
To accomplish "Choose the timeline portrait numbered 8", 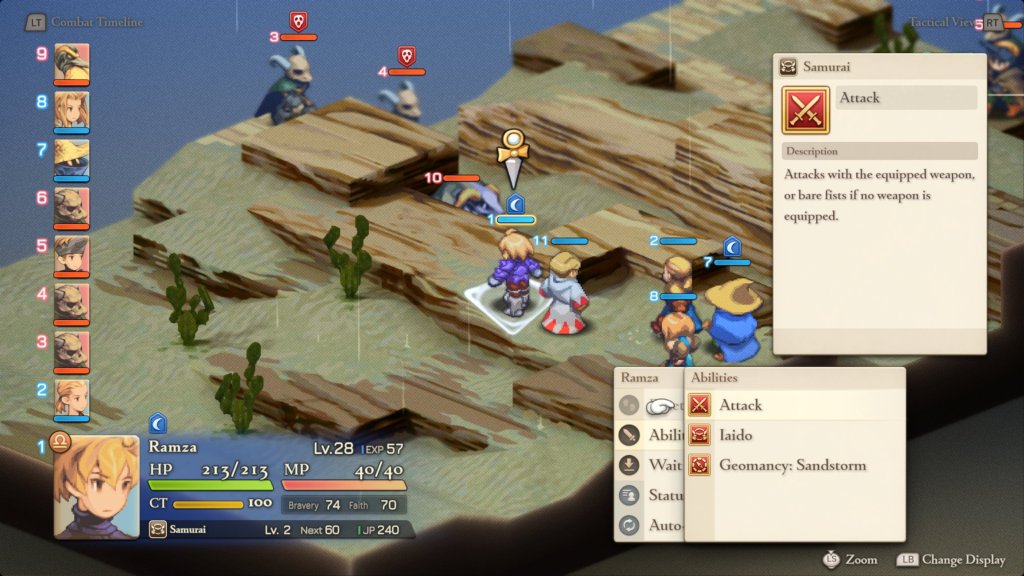I will point(72,110).
